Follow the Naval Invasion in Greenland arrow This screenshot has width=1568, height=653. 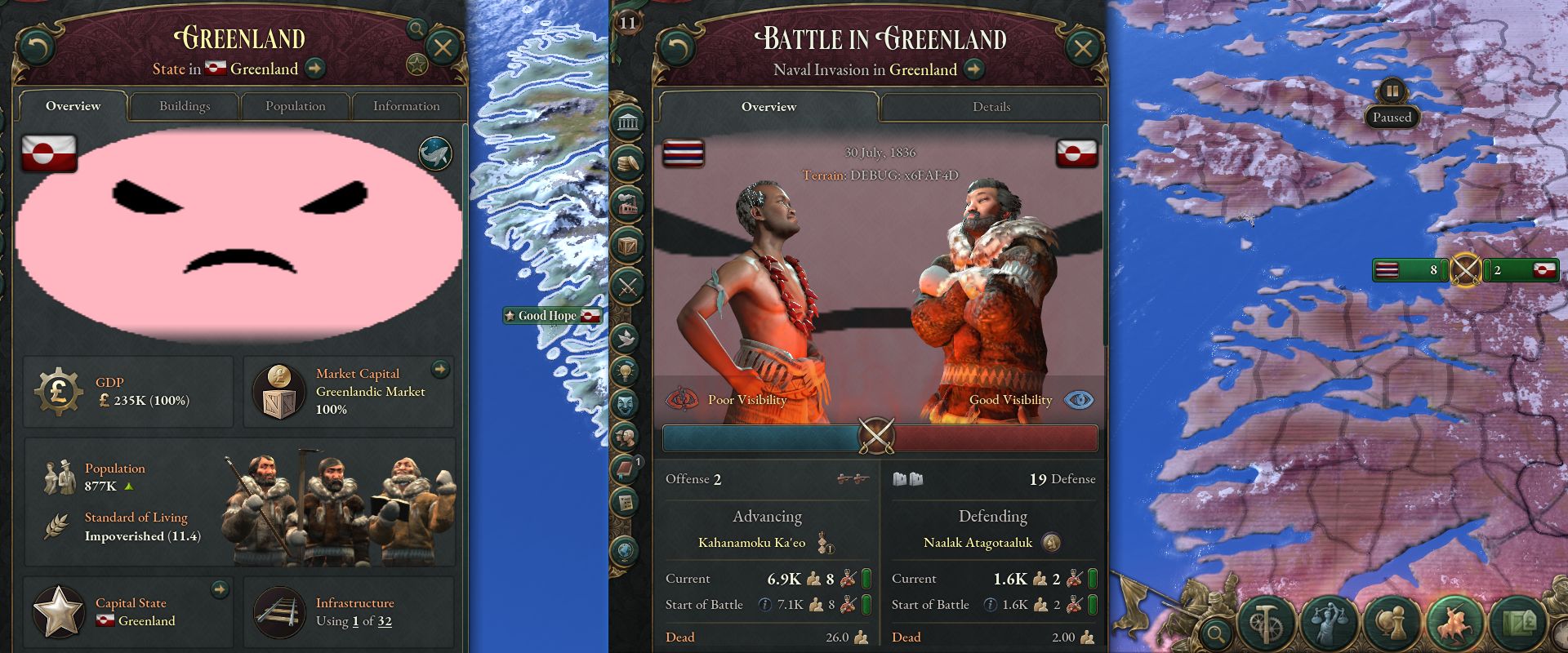(x=973, y=69)
